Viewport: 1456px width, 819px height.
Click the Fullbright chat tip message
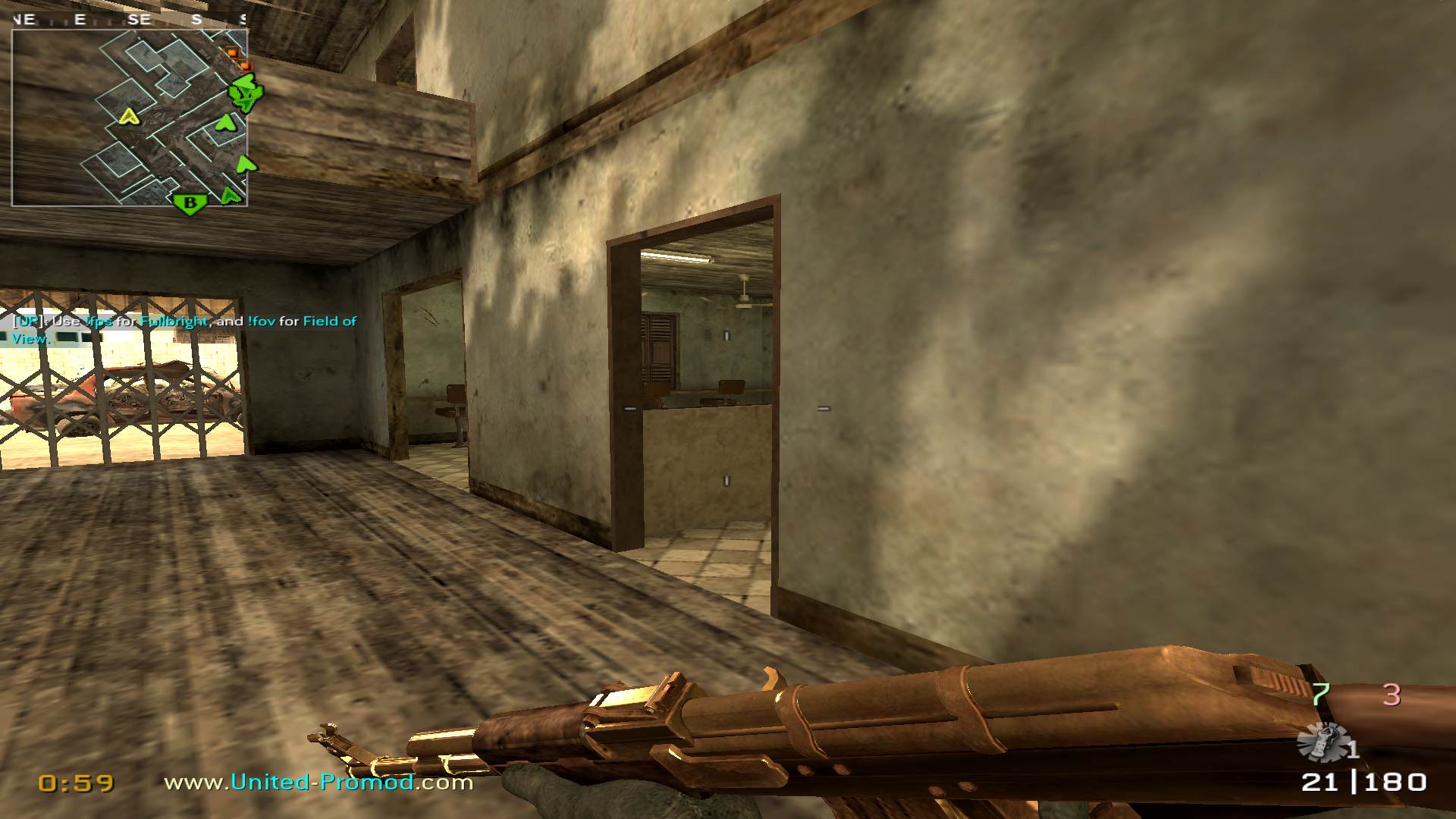184,329
